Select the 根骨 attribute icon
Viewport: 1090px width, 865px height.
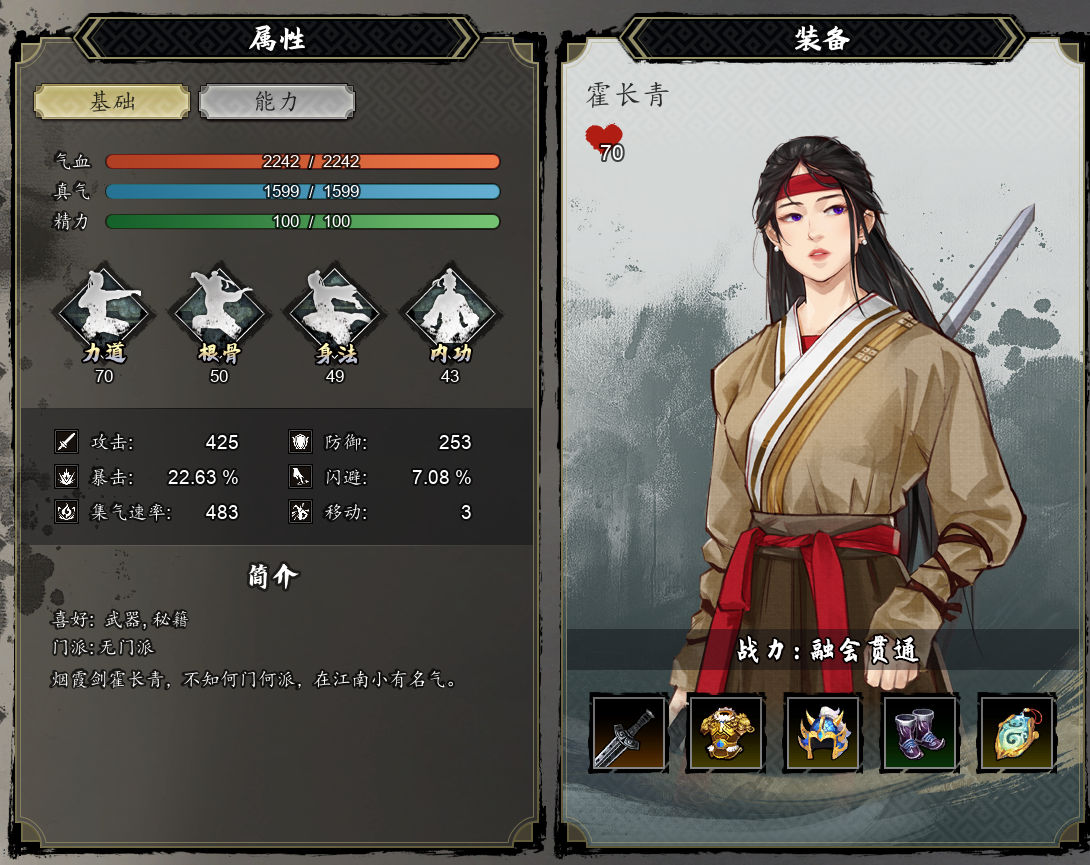coord(219,312)
